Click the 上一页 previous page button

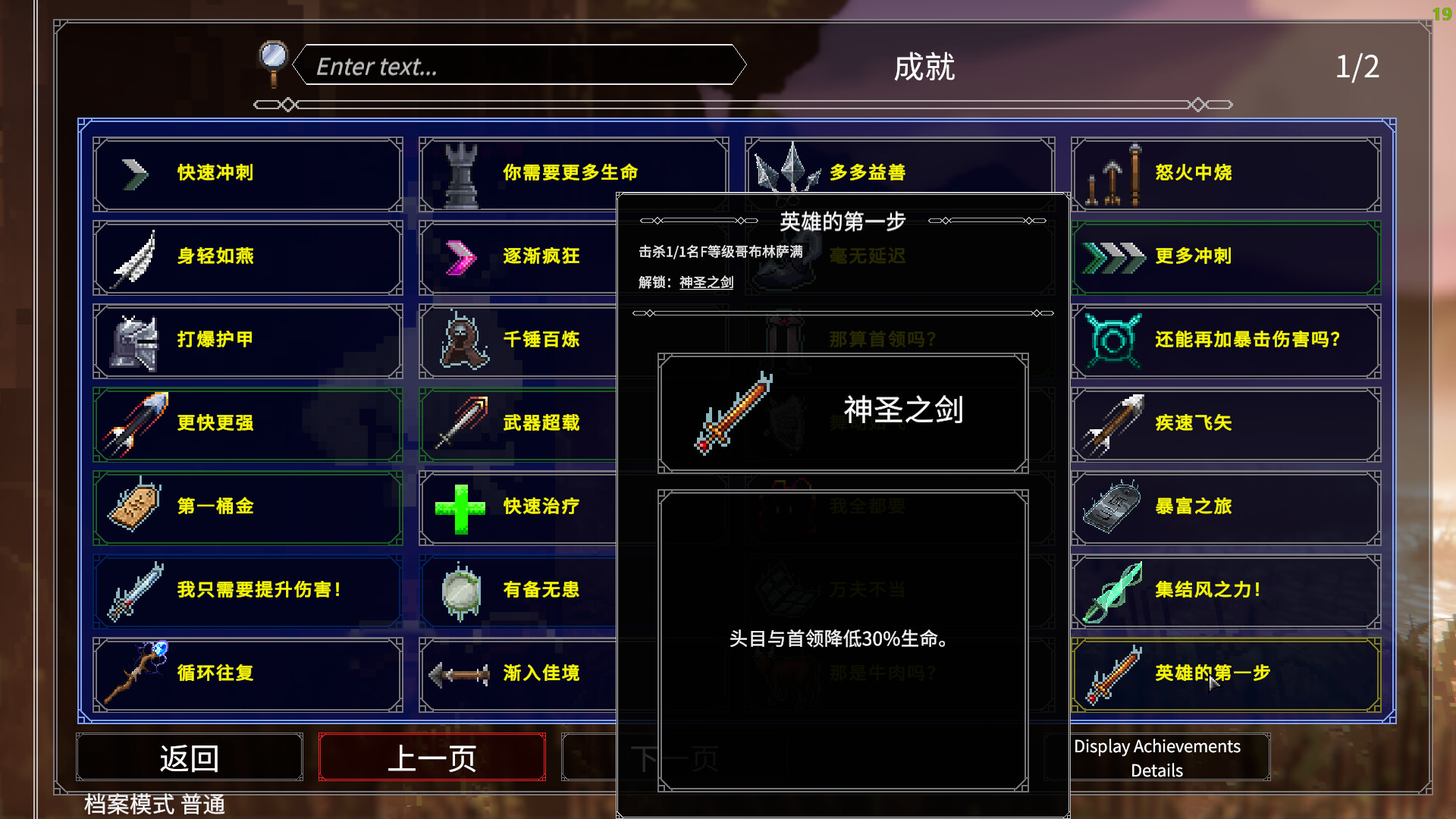click(431, 756)
